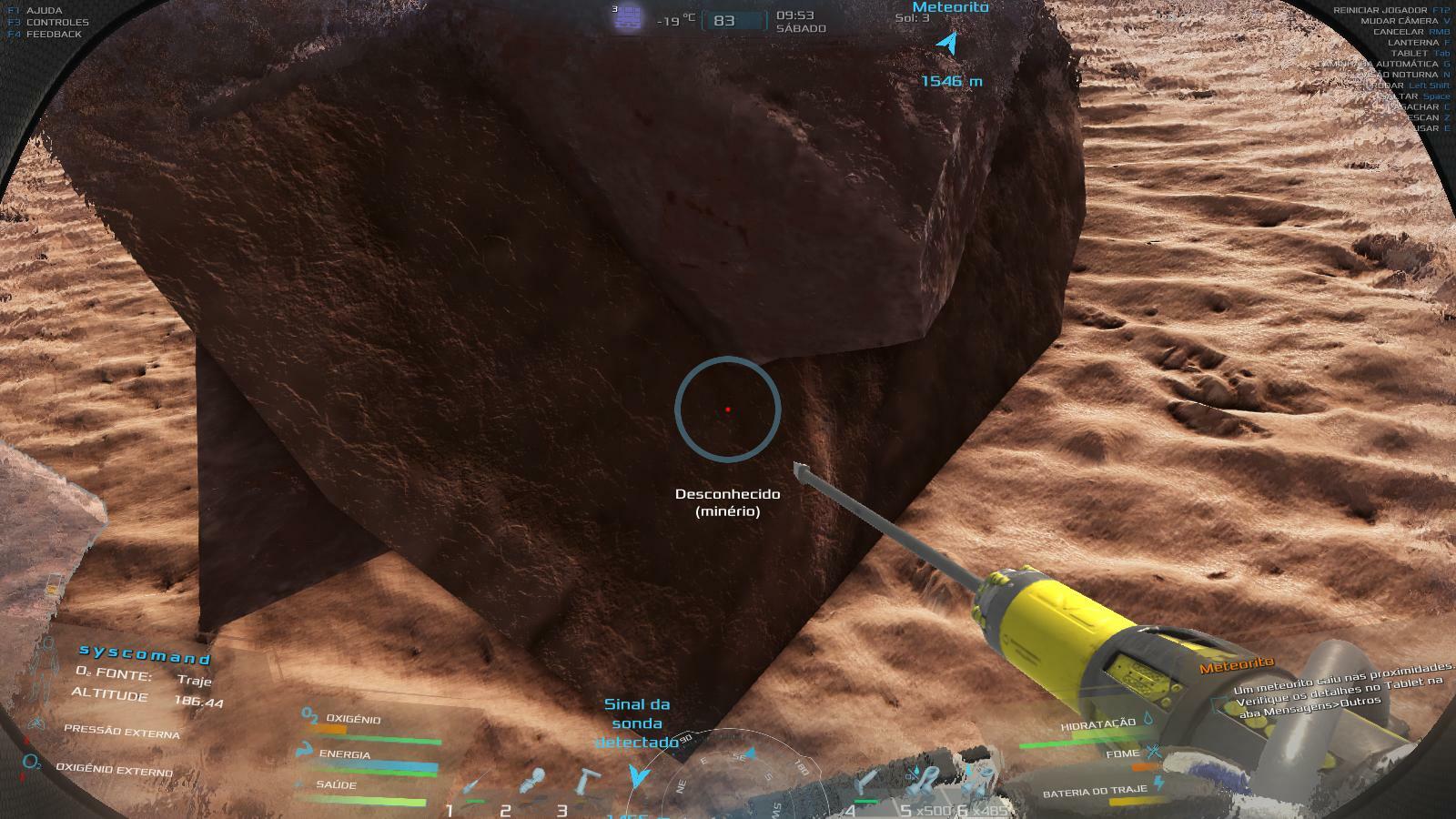This screenshot has width=1456, height=819.
Task: Select hotbar slot 1 syringe tool
Action: point(473,785)
